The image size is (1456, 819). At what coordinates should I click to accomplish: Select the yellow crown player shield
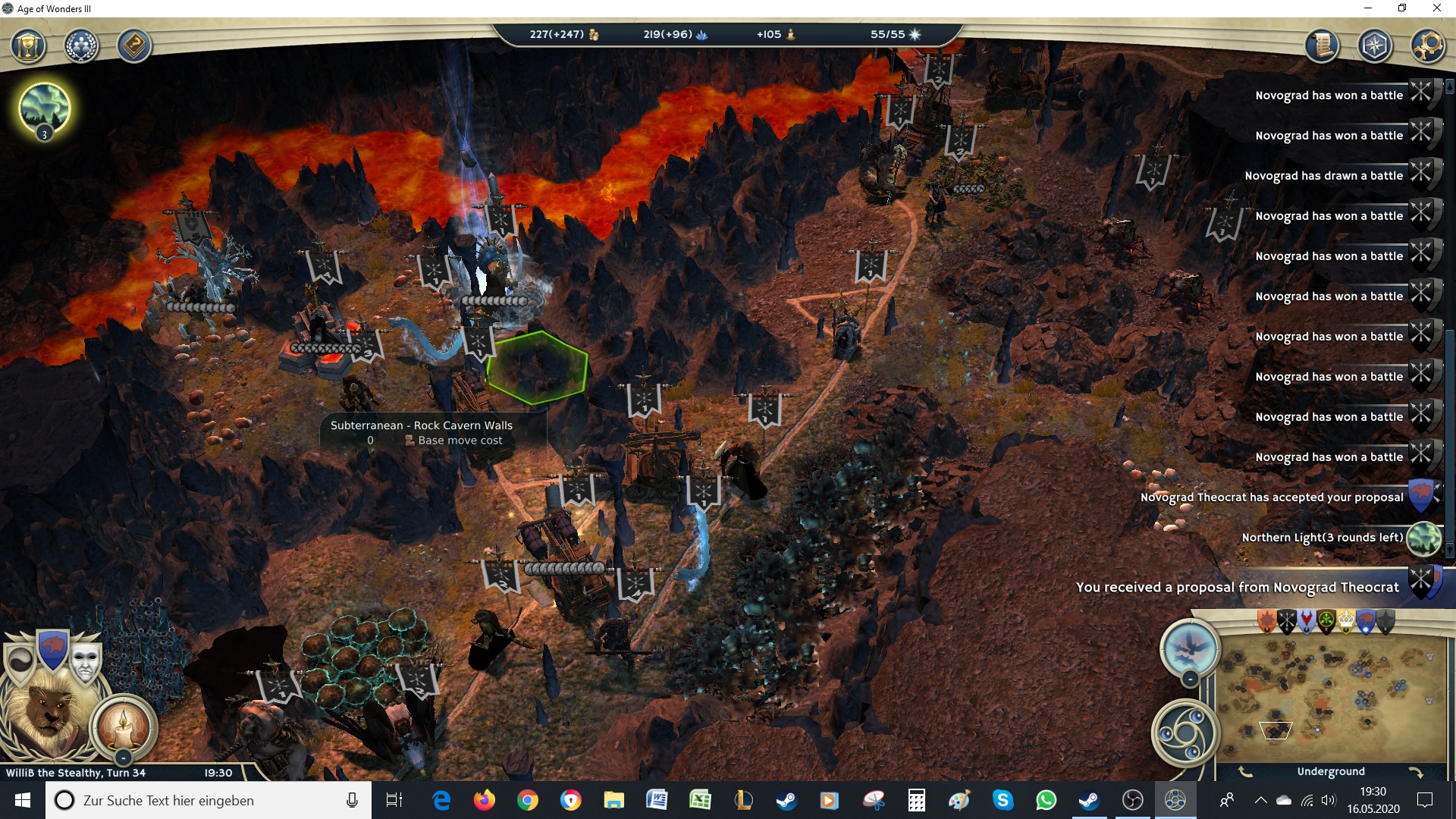pyautogui.click(x=1345, y=622)
